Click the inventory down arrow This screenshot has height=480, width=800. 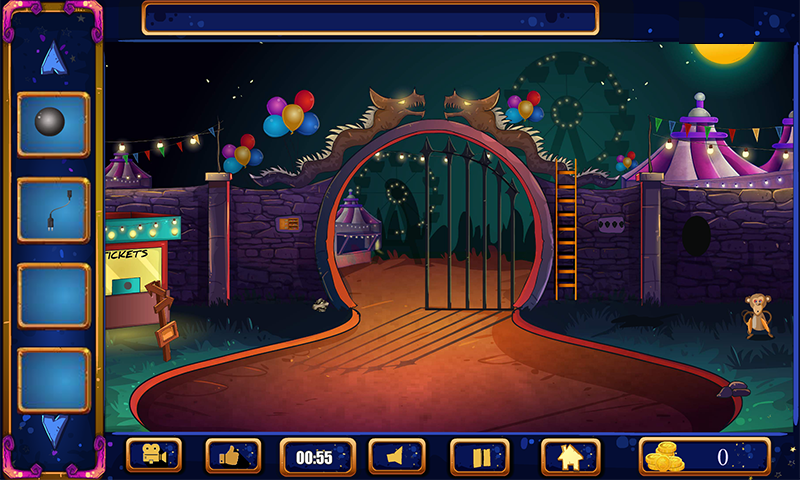(x=53, y=429)
